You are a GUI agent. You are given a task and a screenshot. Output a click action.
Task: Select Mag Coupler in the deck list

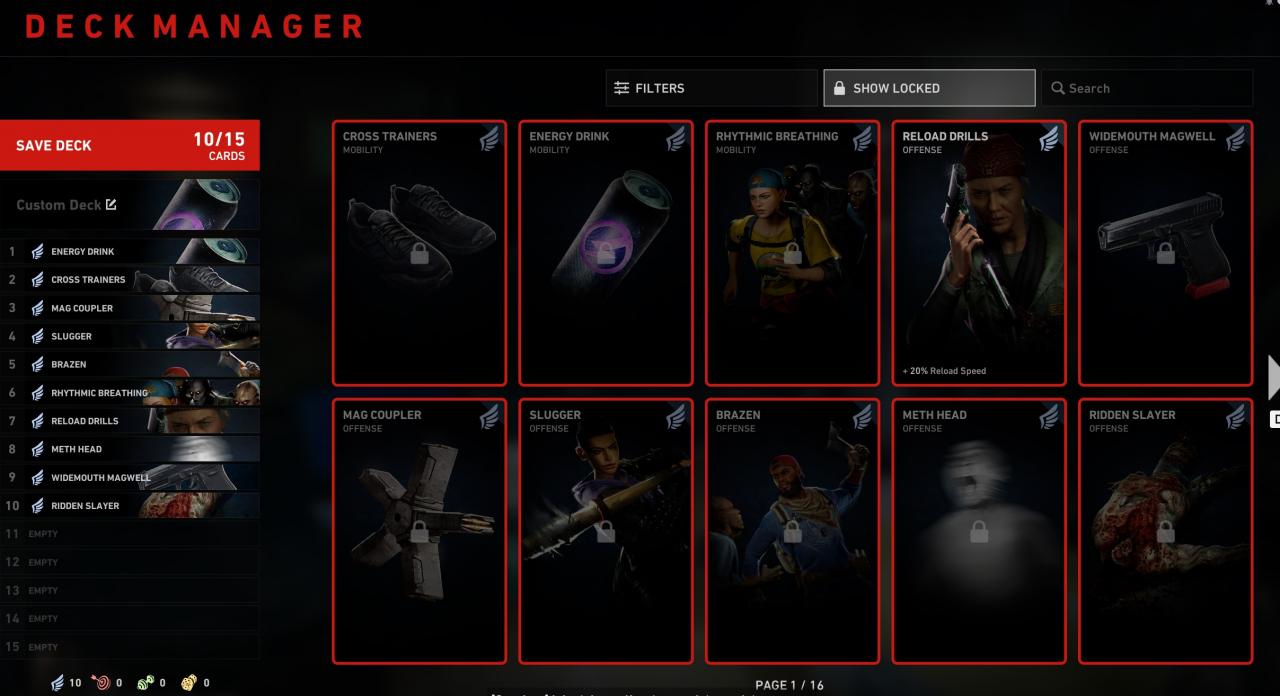point(132,308)
